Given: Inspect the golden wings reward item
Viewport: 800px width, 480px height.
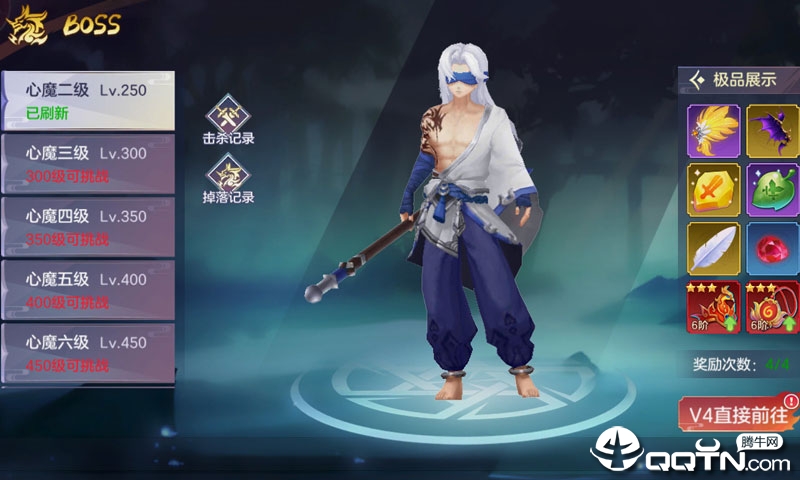Looking at the screenshot, I should coord(713,131).
